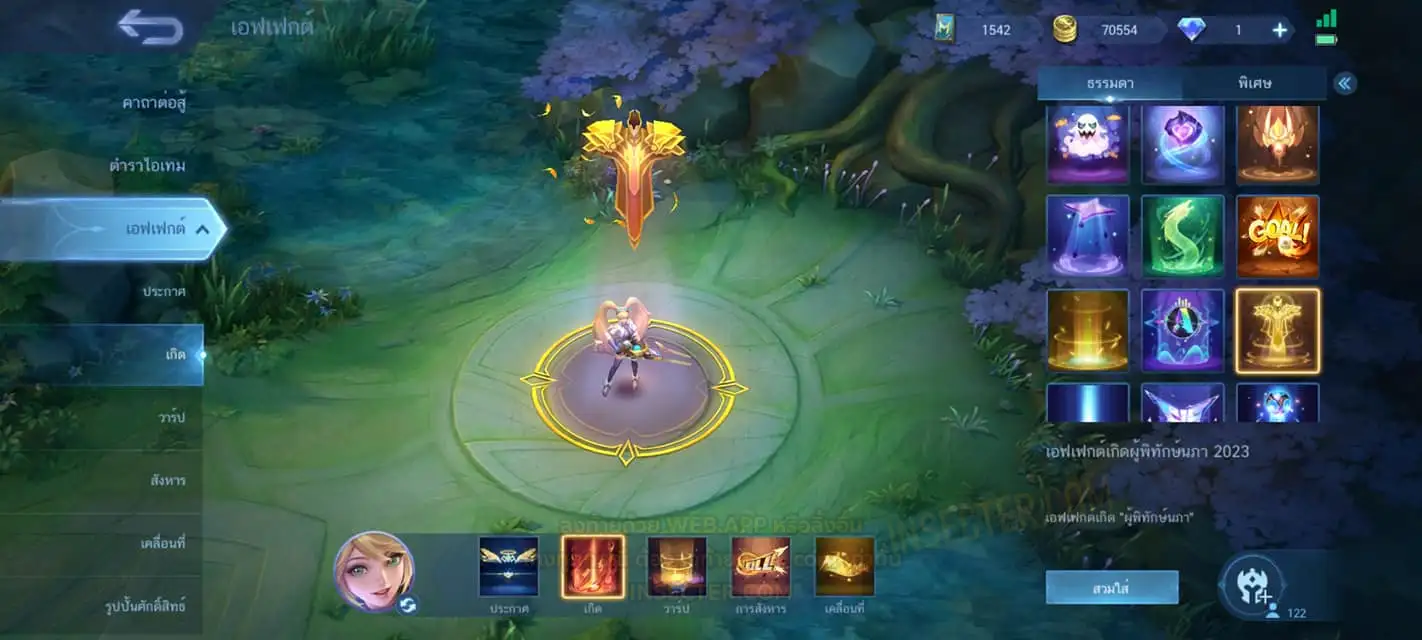Switch hero using the portrait swap icon
The height and width of the screenshot is (640, 1422).
click(407, 603)
